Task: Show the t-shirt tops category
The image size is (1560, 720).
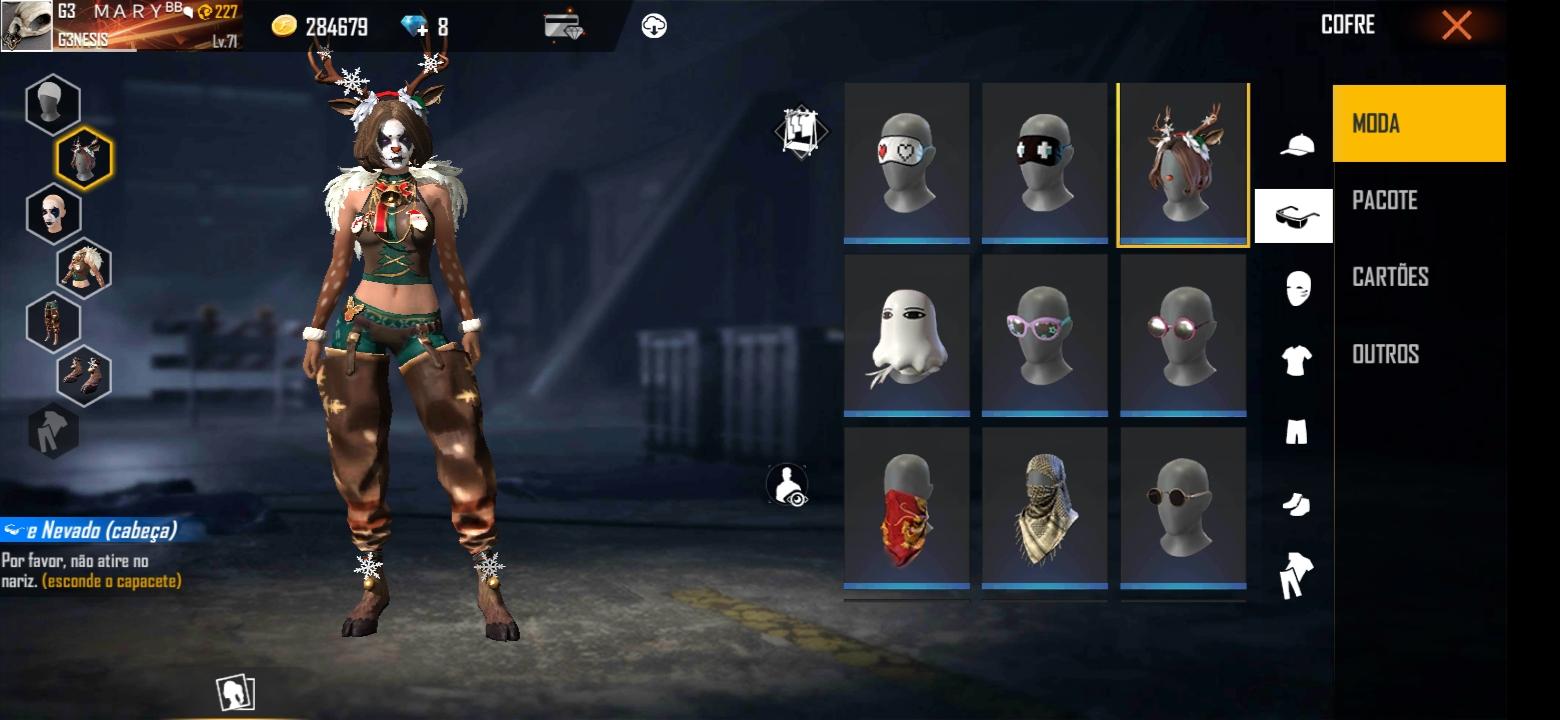Action: click(1296, 360)
